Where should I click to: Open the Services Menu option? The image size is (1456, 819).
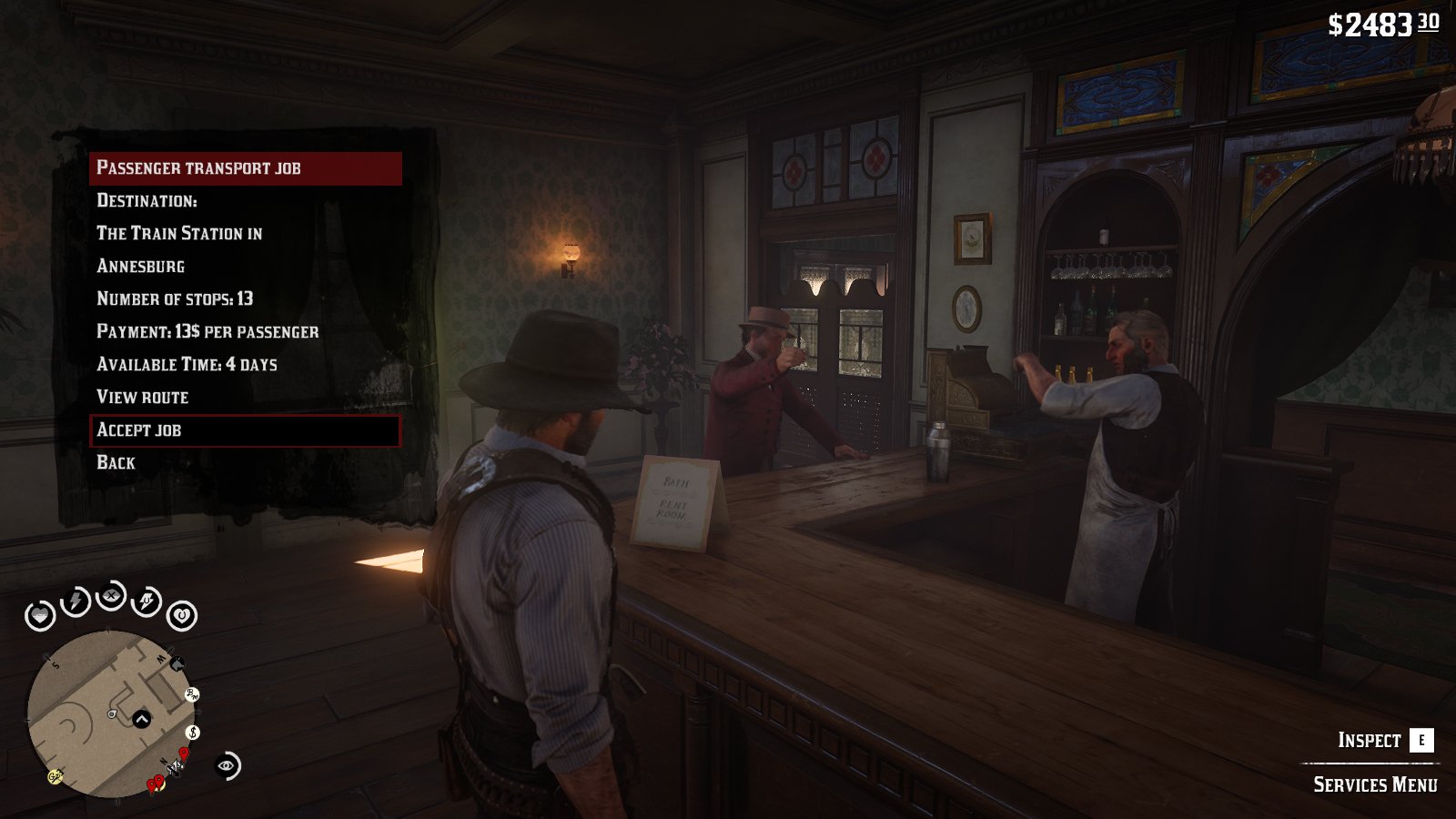pyautogui.click(x=1374, y=784)
